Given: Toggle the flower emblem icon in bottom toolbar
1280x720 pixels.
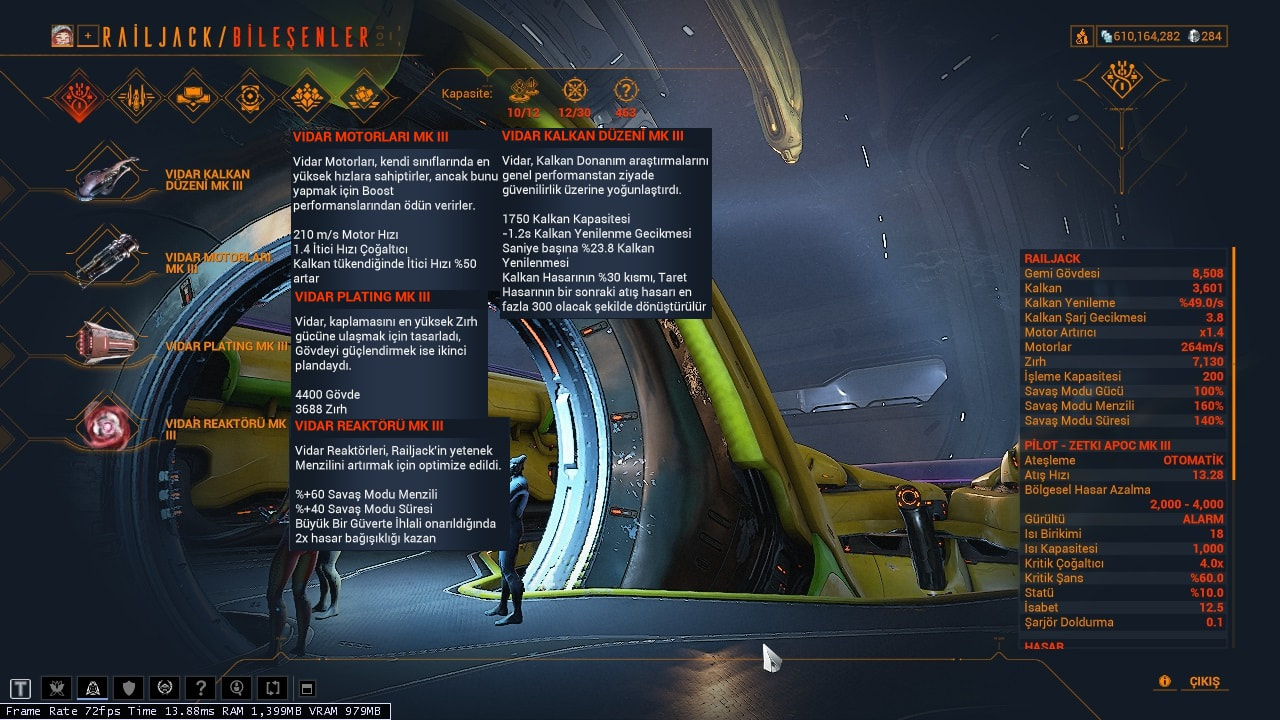Looking at the screenshot, I should 57,688.
